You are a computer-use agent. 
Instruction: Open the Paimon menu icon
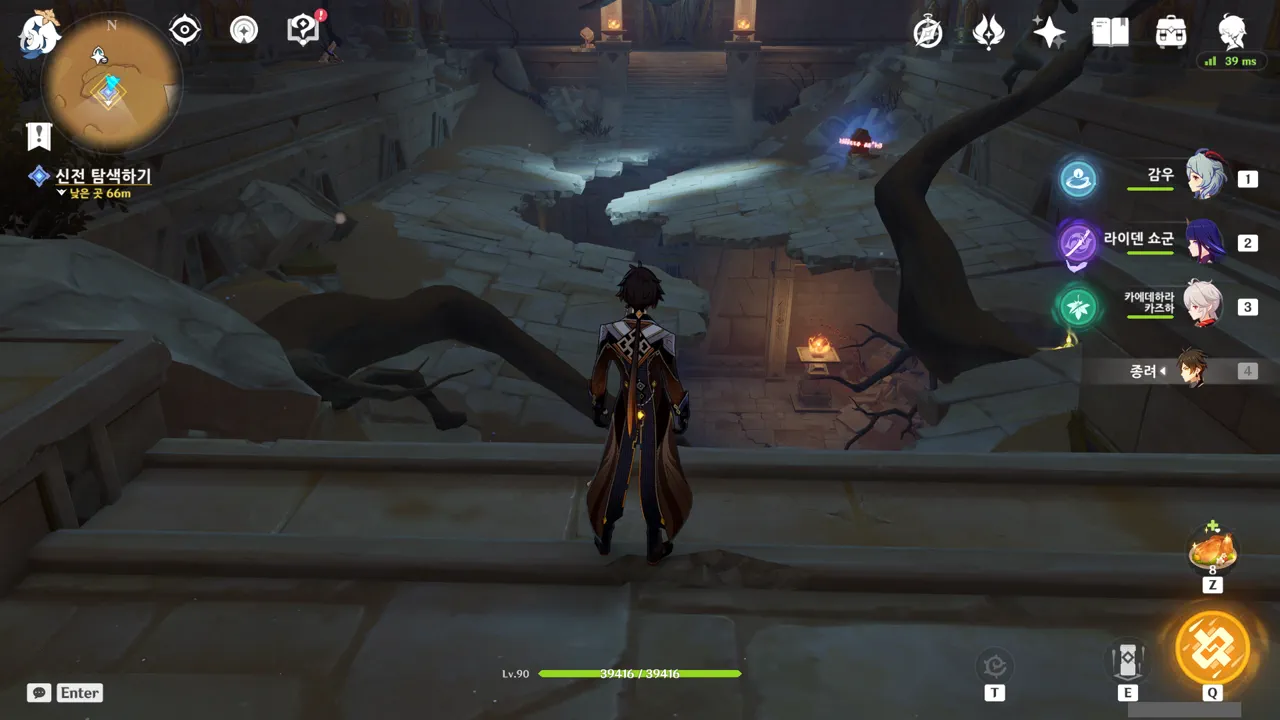pos(40,32)
